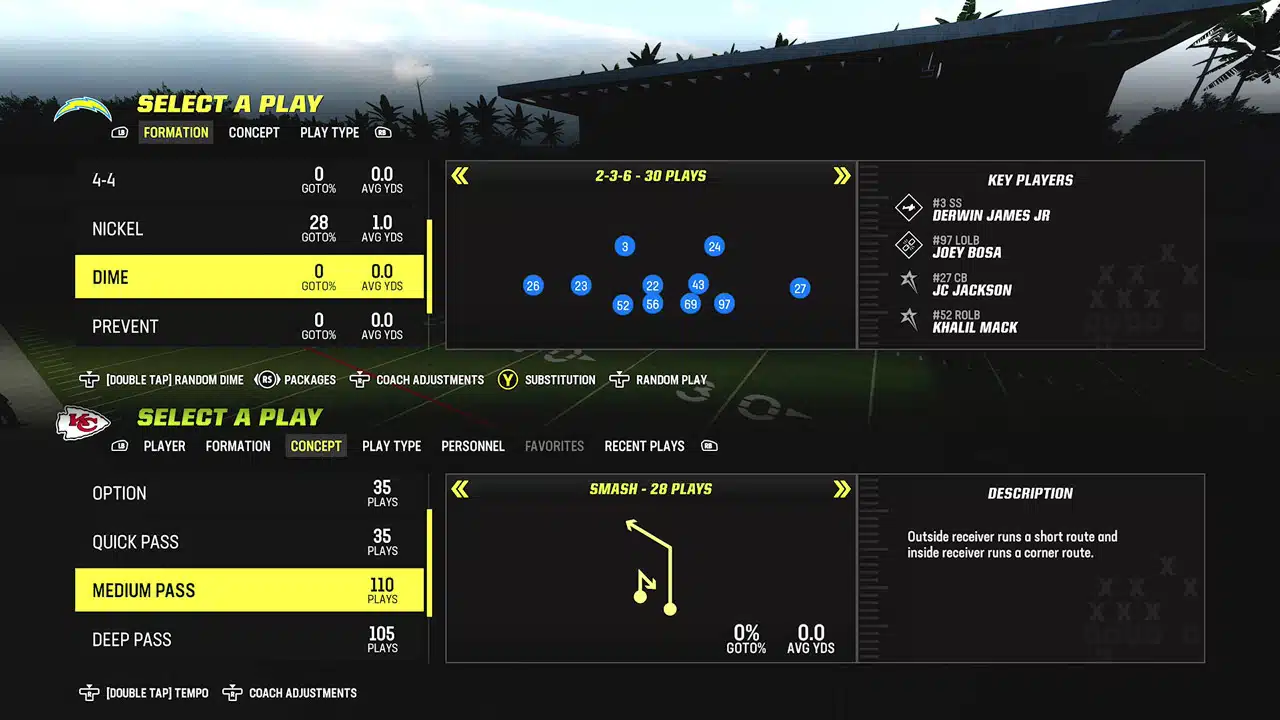Open next concept using the right double arrow
Viewport: 1280px width, 720px height.
coord(841,489)
